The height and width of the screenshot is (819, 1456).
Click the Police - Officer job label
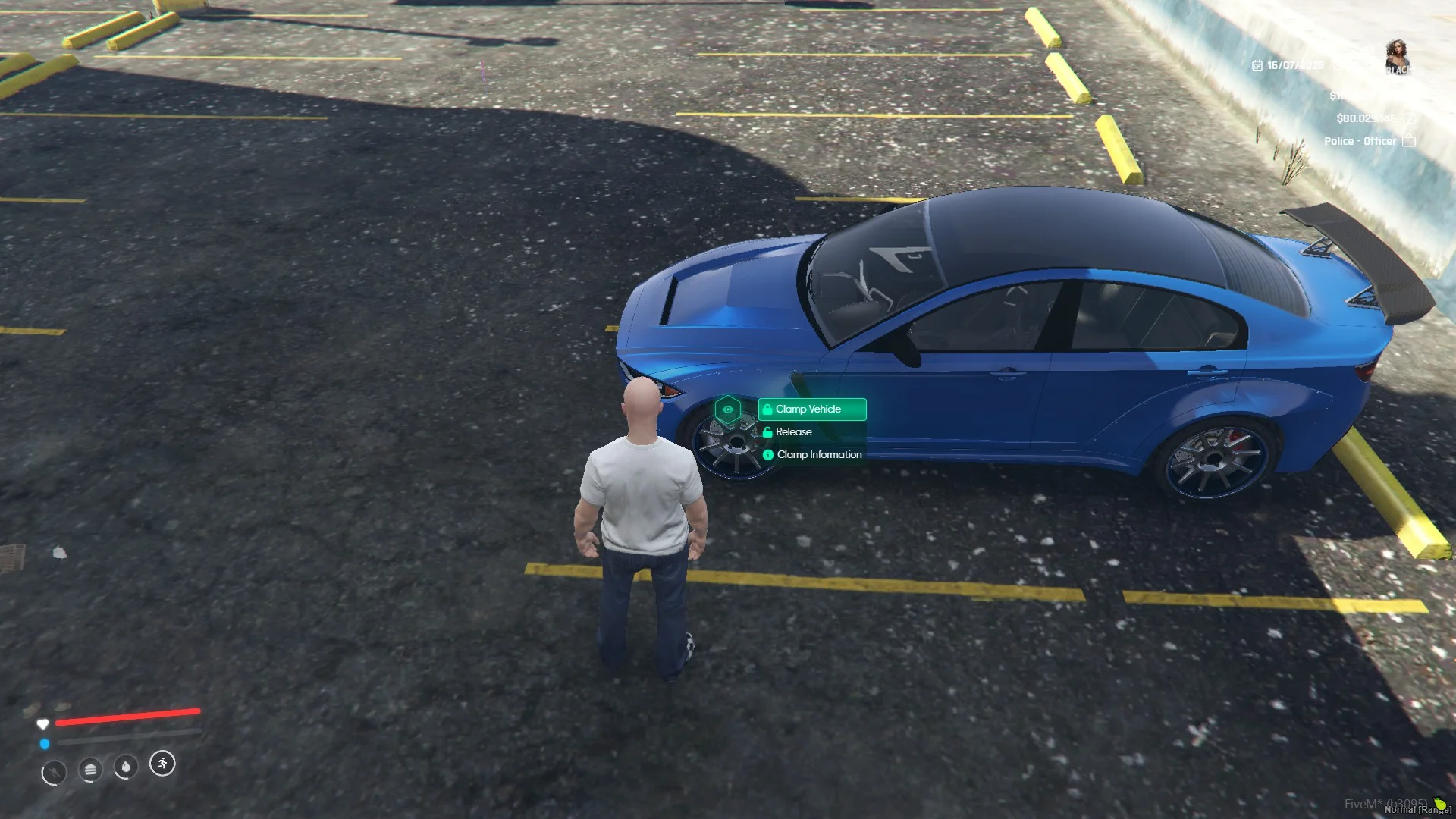point(1360,141)
